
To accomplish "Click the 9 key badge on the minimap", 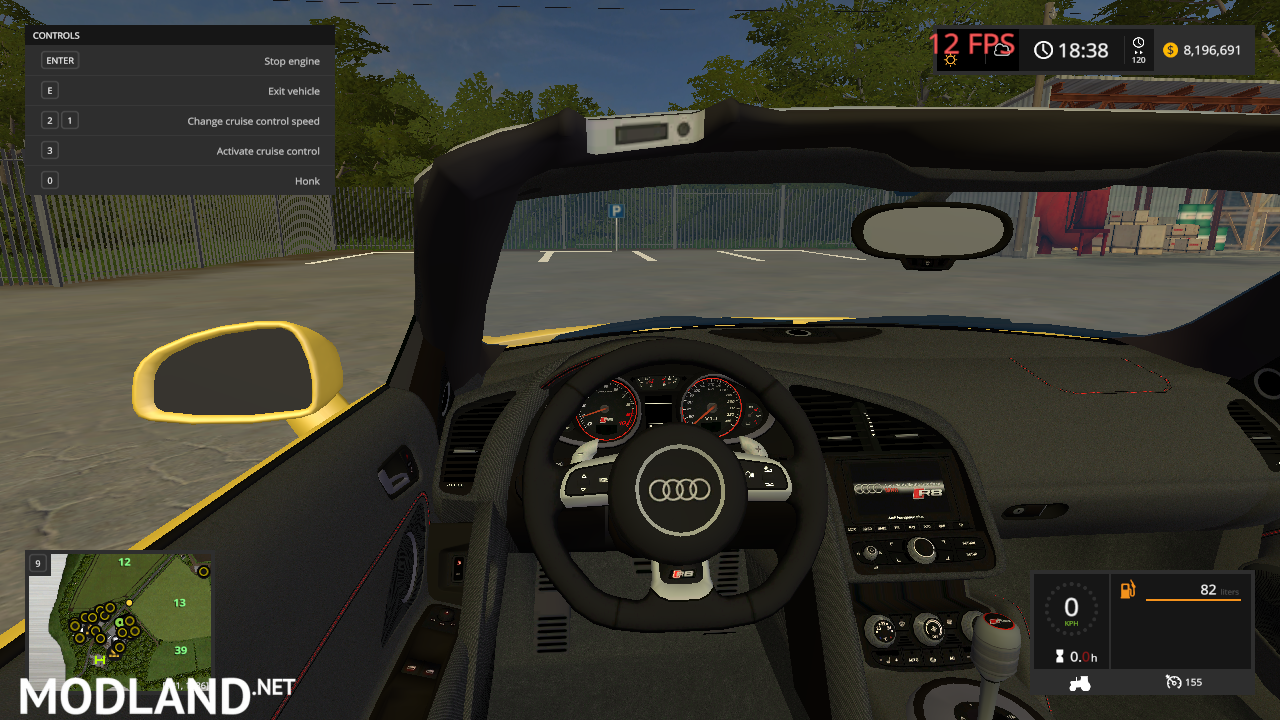I will click(x=37, y=563).
